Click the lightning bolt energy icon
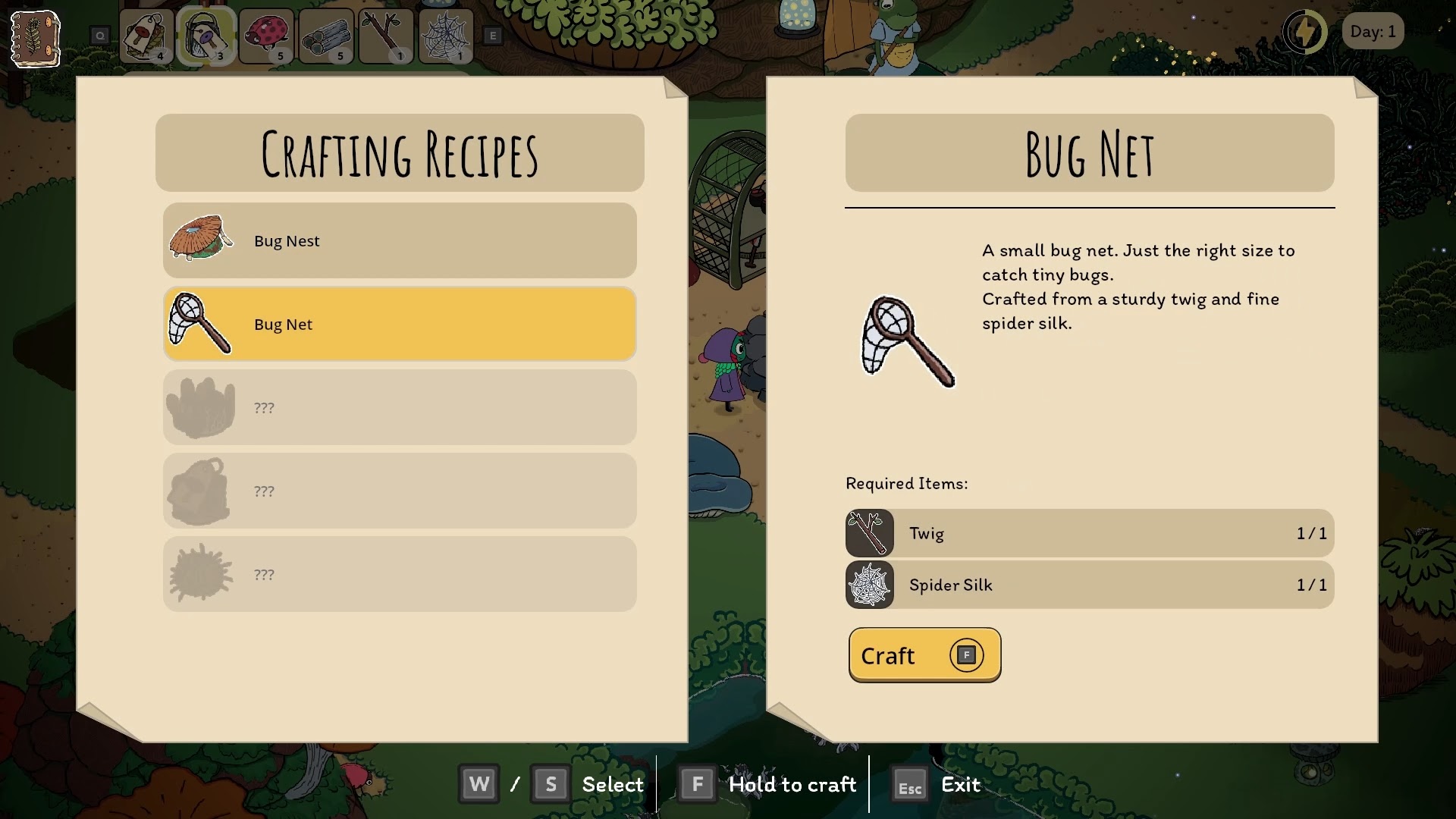Viewport: 1456px width, 819px height. (1305, 32)
